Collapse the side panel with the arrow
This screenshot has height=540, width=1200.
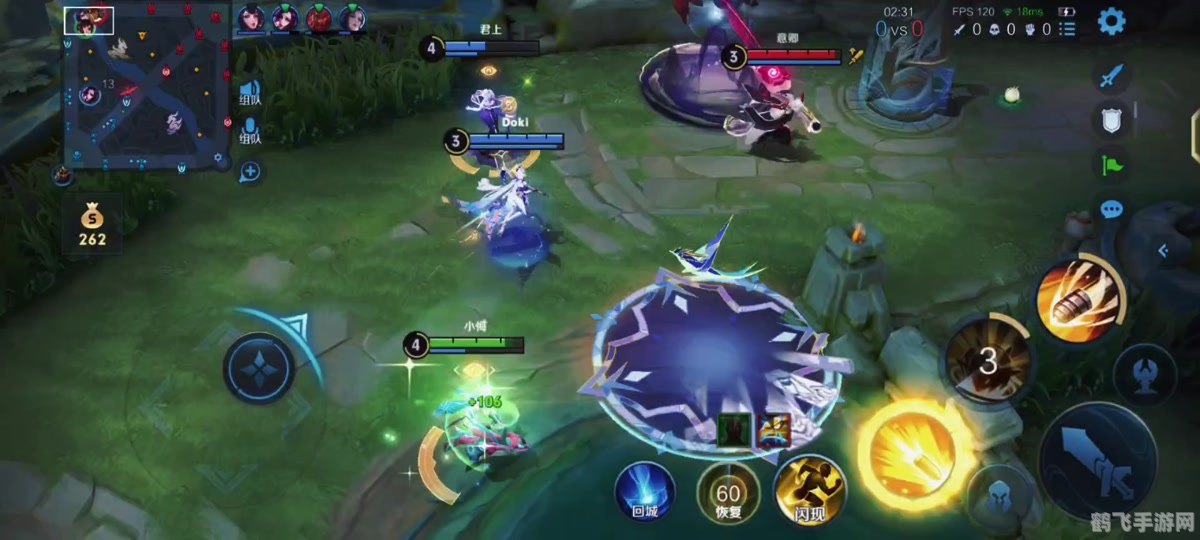[x=1163, y=251]
